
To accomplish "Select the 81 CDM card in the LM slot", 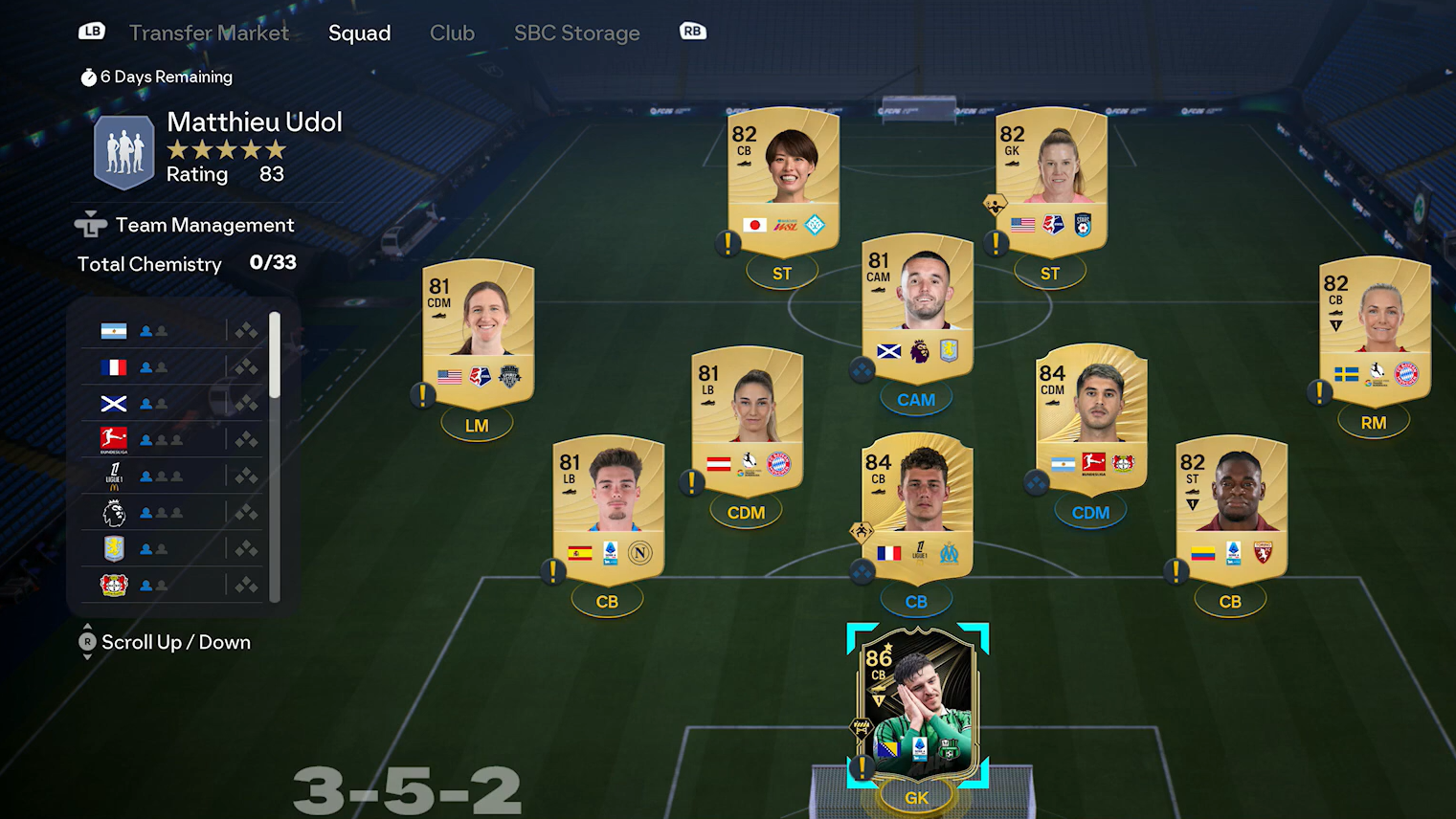I will coord(478,333).
